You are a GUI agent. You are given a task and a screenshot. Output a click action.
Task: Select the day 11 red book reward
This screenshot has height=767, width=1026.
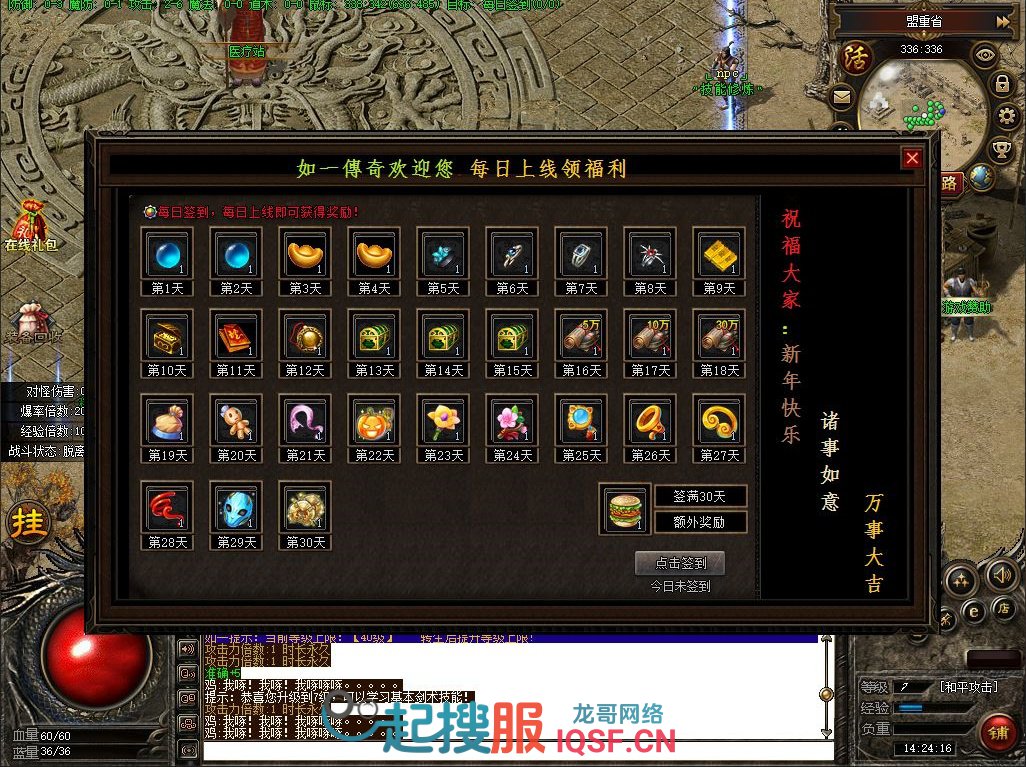(x=235, y=336)
